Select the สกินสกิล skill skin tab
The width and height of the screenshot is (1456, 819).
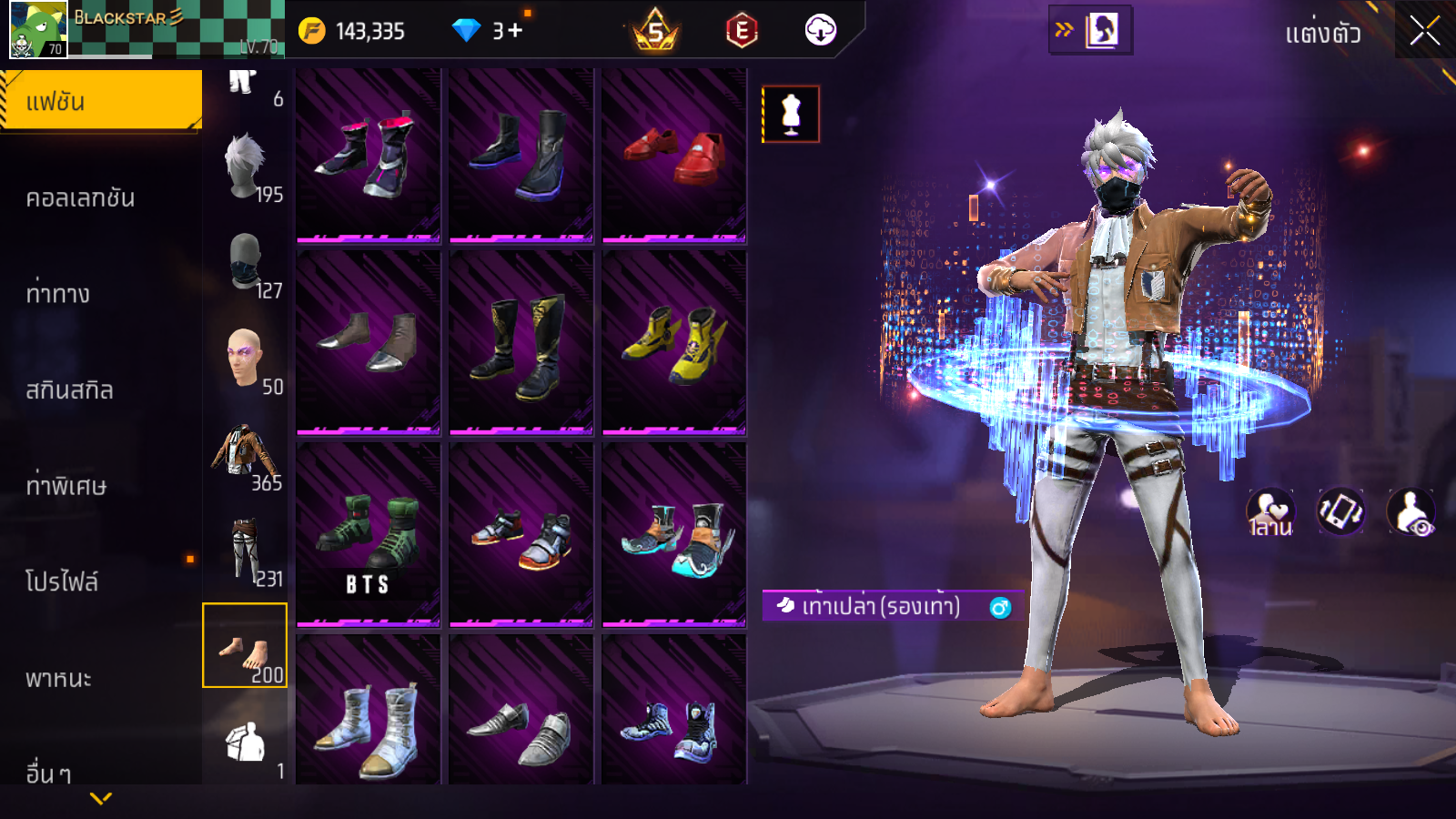[x=70, y=390]
